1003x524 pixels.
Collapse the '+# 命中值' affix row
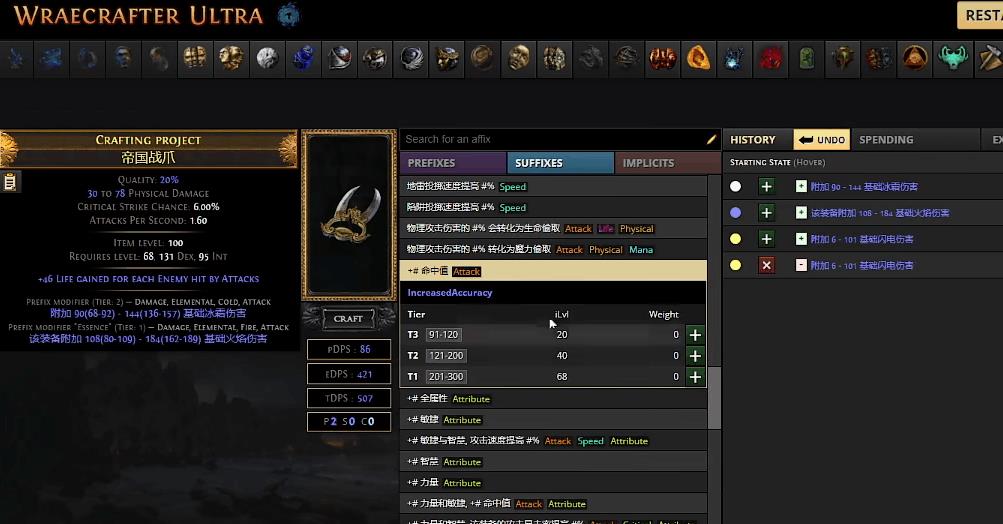[x=553, y=271]
